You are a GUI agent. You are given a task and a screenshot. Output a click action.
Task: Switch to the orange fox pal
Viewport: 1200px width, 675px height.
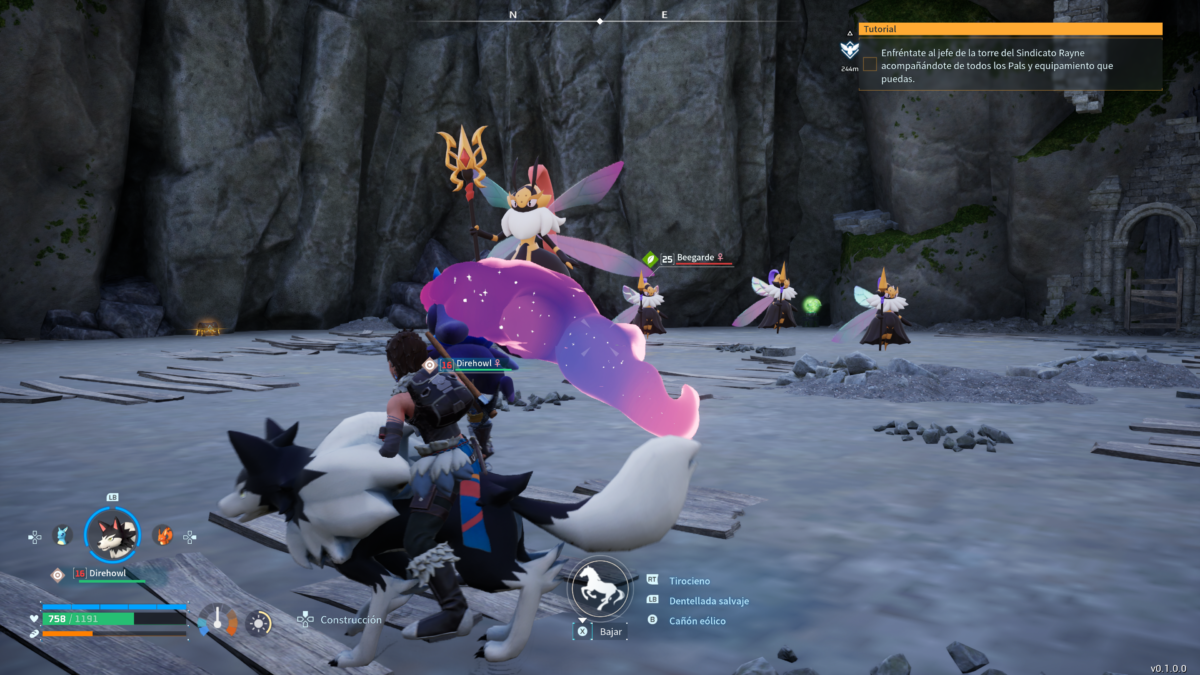[162, 535]
